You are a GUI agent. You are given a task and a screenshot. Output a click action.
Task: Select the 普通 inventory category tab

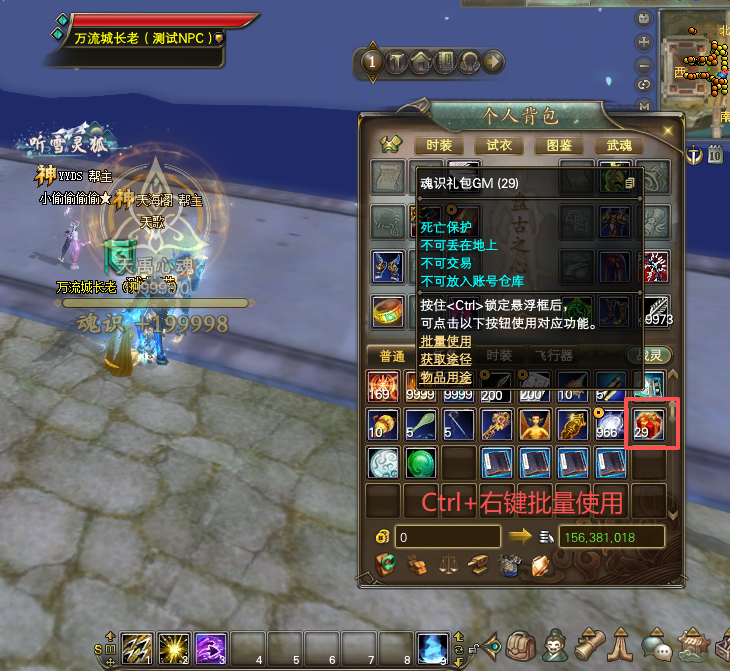pyautogui.click(x=392, y=356)
